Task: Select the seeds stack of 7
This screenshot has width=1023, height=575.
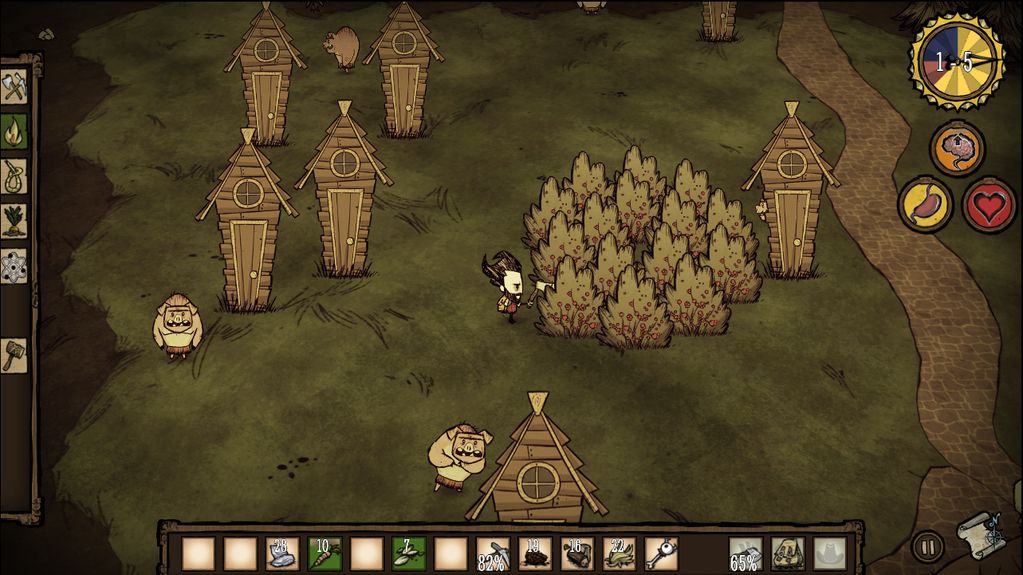Action: coord(408,553)
